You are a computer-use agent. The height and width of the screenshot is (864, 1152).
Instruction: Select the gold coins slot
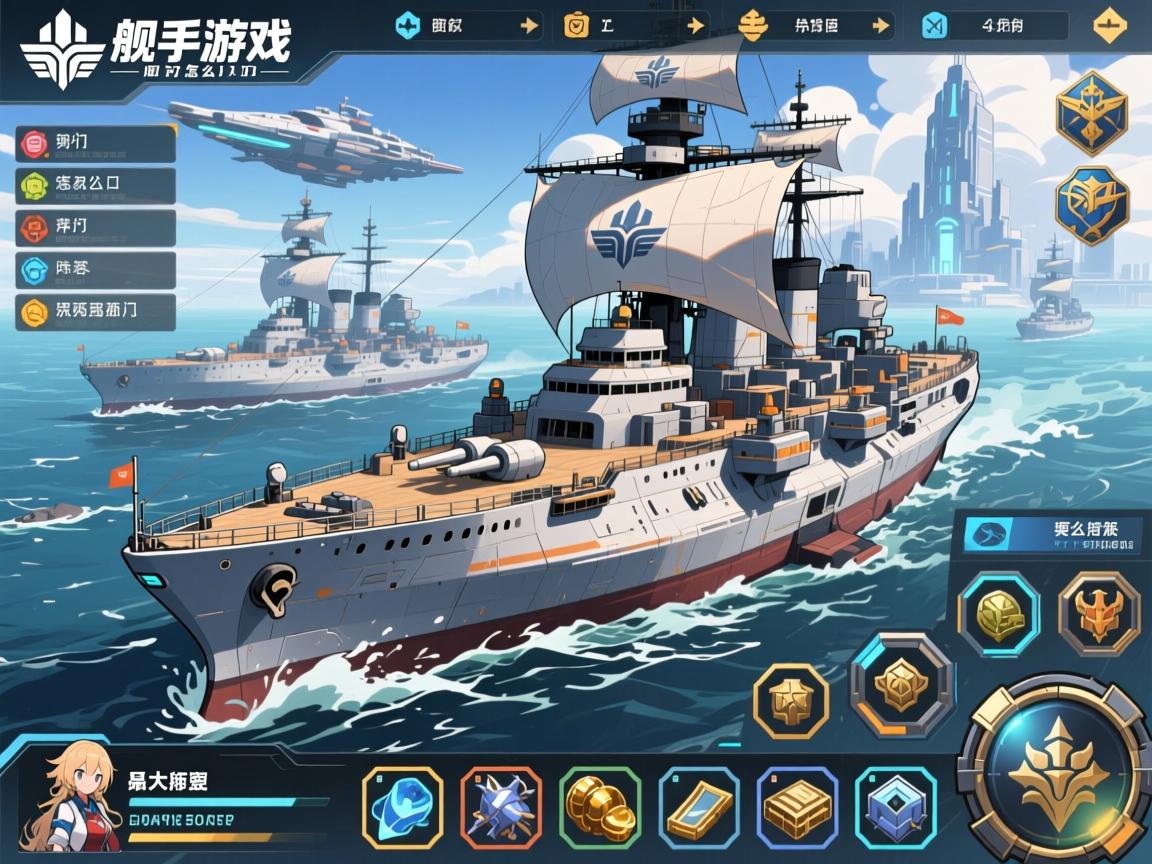(x=600, y=807)
